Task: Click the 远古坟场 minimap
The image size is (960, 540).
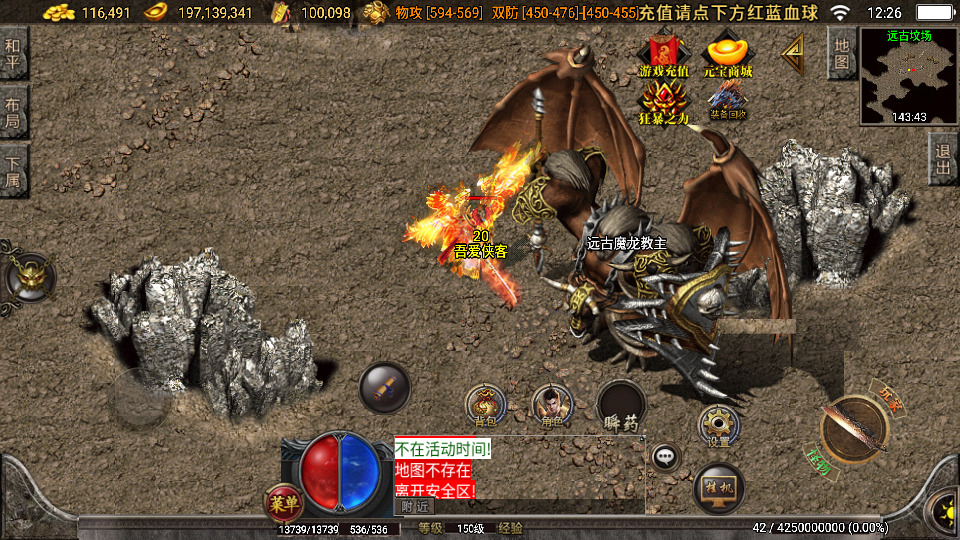Action: coord(909,76)
